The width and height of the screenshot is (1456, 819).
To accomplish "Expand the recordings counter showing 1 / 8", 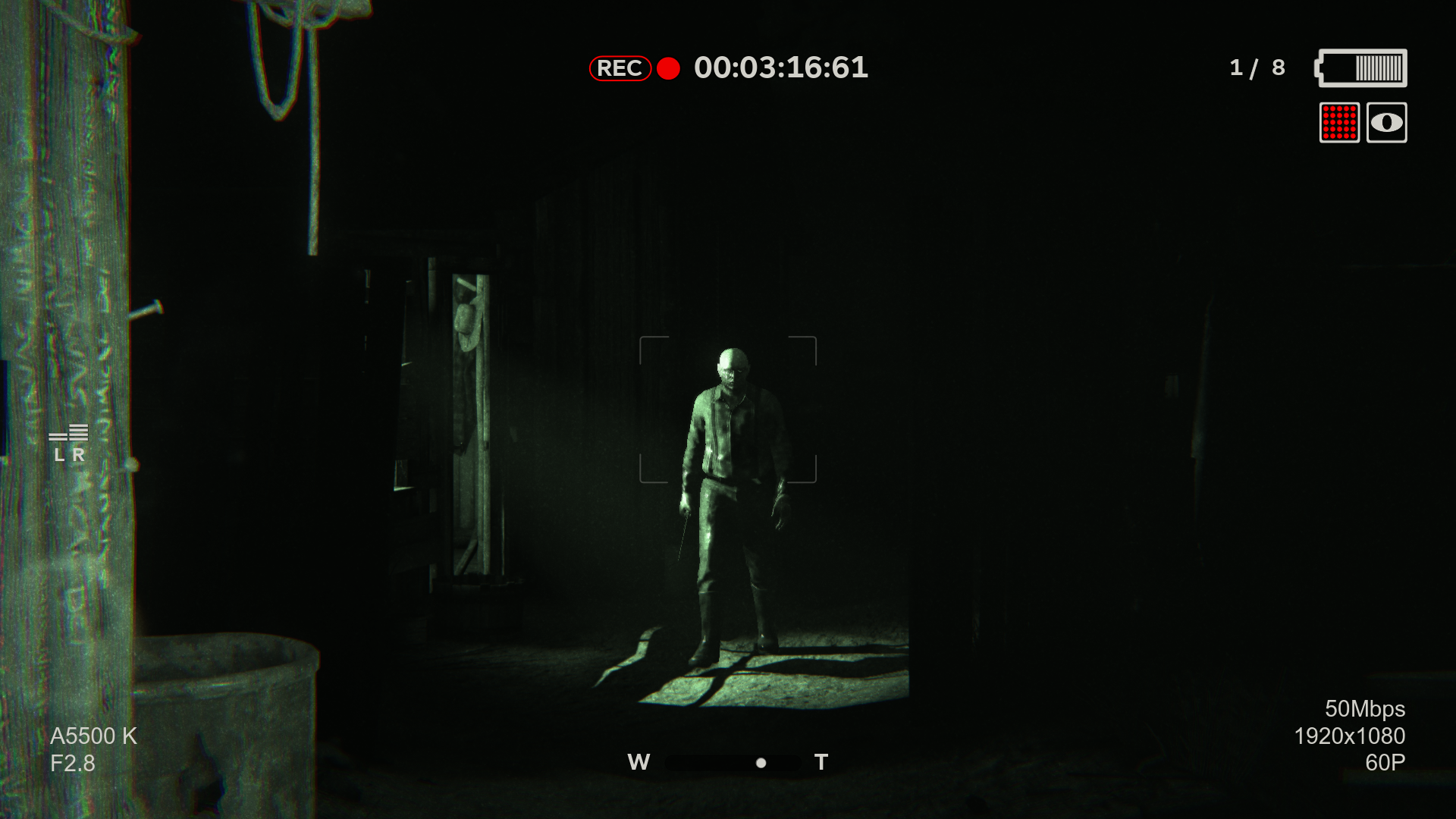I will pyautogui.click(x=1255, y=67).
